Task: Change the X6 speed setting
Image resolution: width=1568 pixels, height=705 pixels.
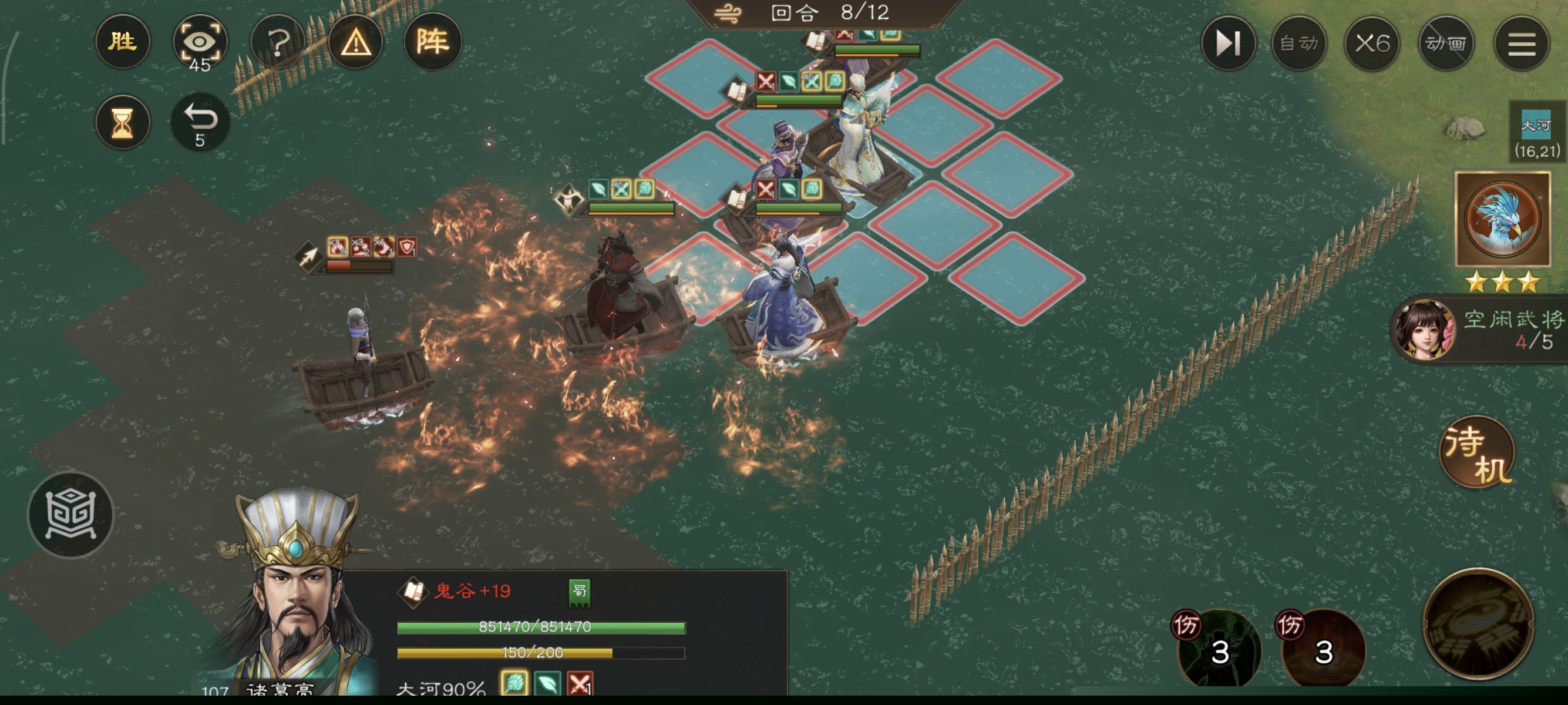Action: click(1372, 43)
